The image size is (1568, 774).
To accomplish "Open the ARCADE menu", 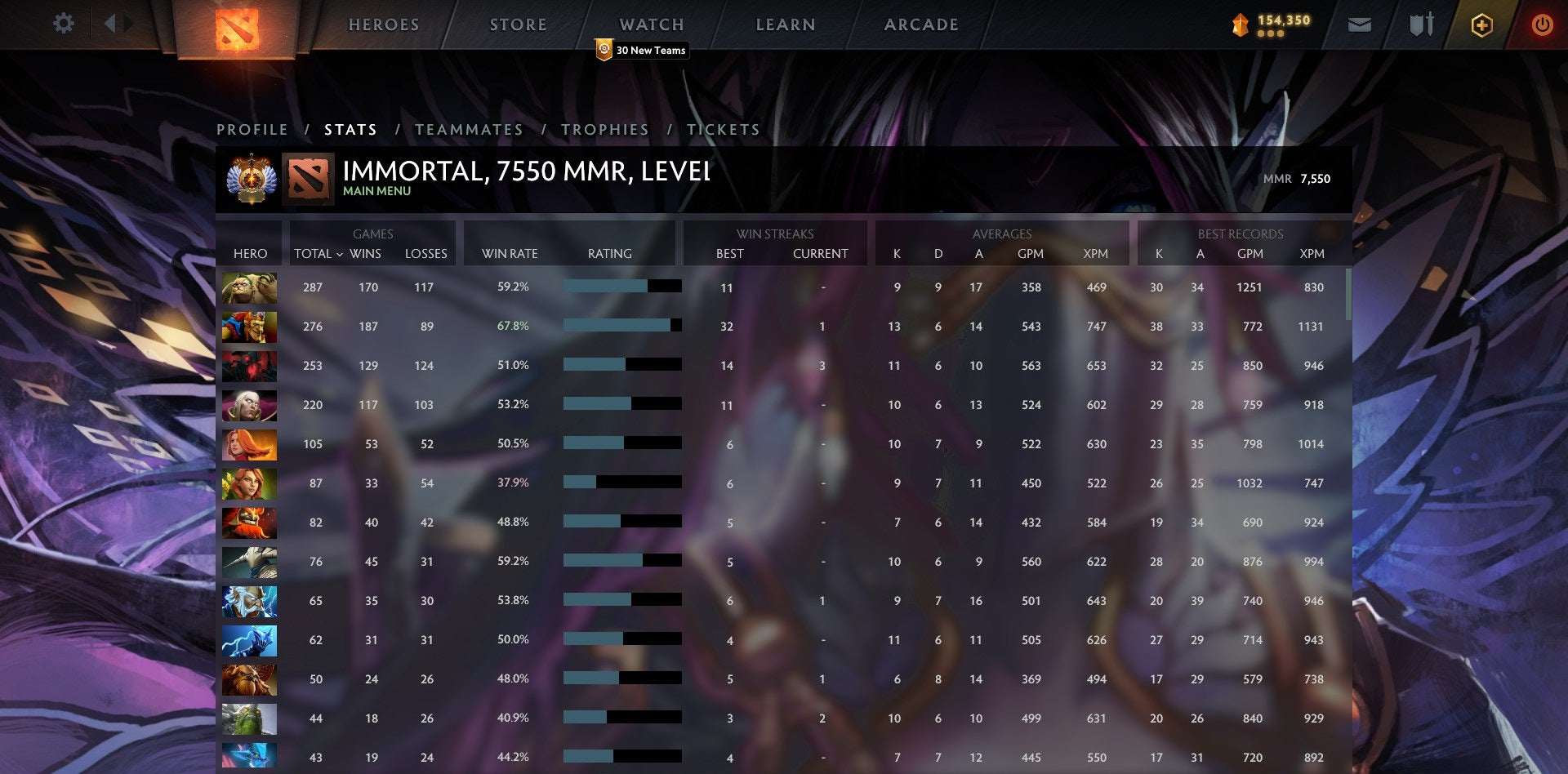I will [921, 24].
